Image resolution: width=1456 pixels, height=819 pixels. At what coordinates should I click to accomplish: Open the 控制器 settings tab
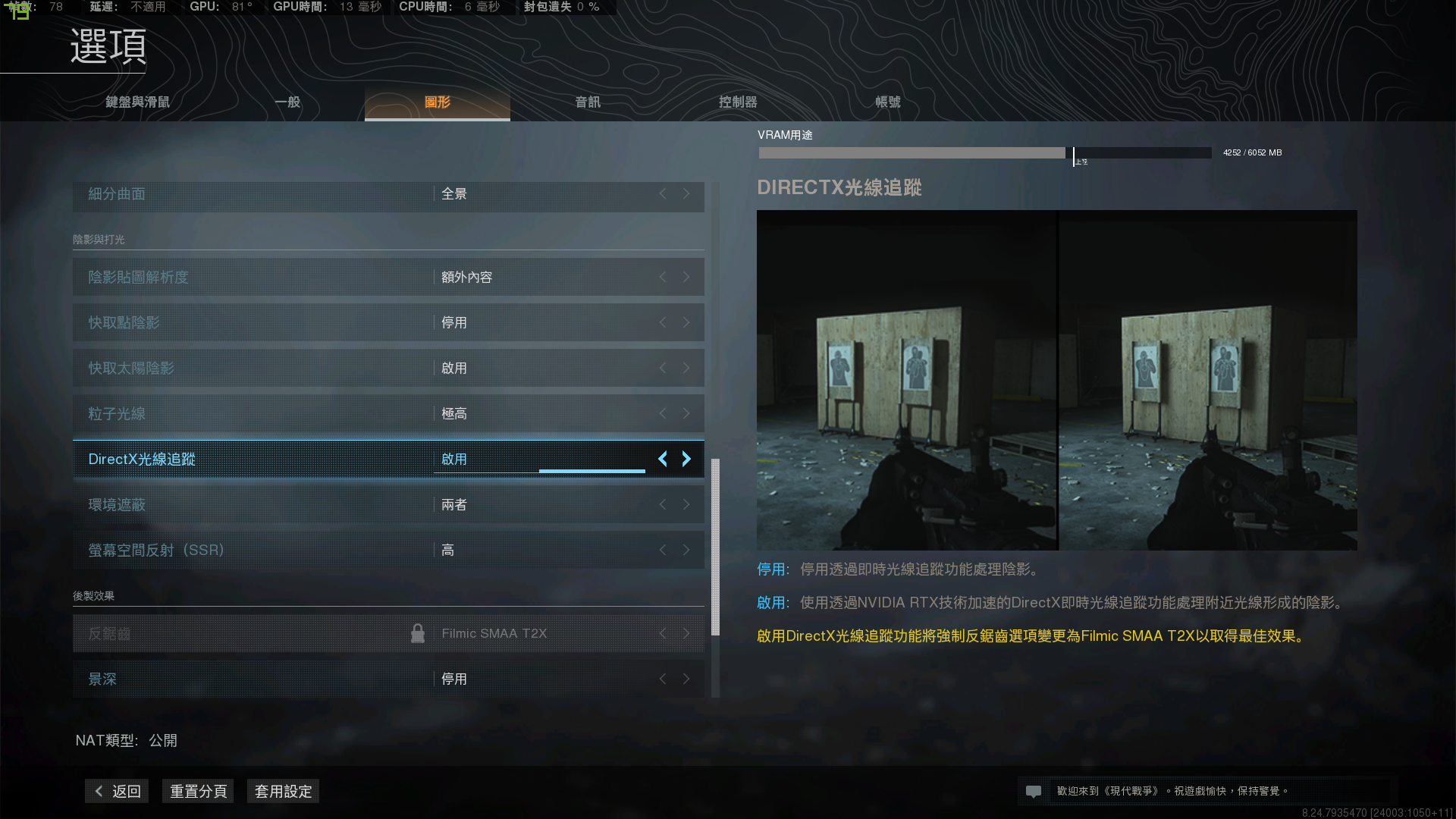click(736, 101)
